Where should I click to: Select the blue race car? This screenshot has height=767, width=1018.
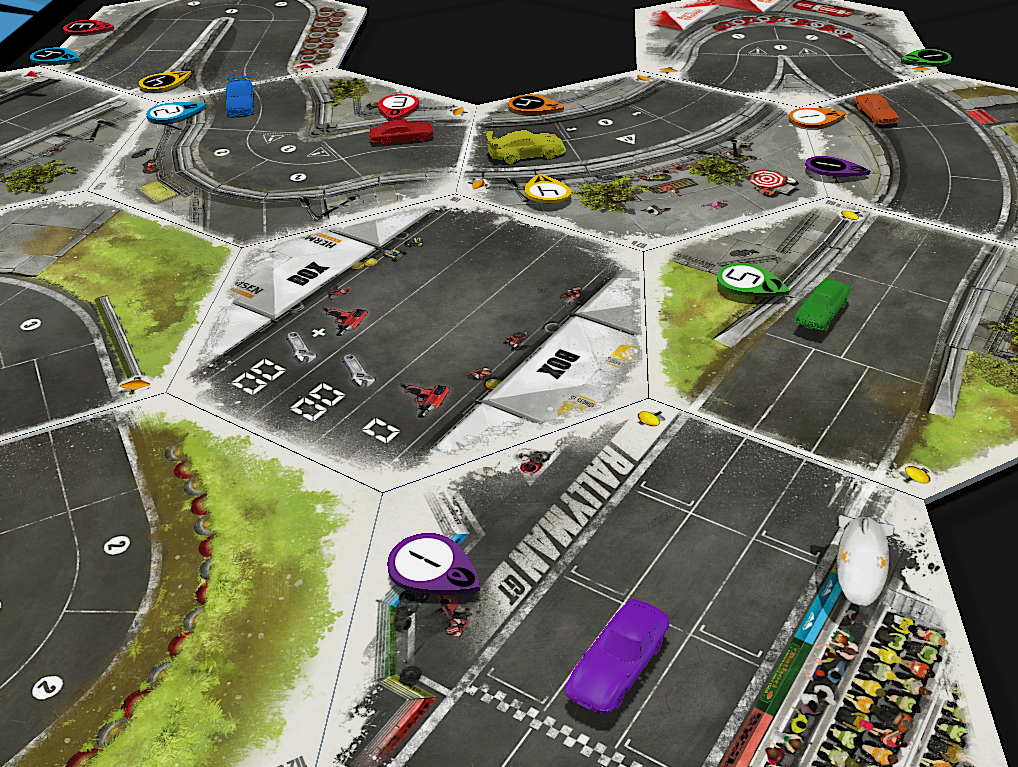click(x=239, y=97)
